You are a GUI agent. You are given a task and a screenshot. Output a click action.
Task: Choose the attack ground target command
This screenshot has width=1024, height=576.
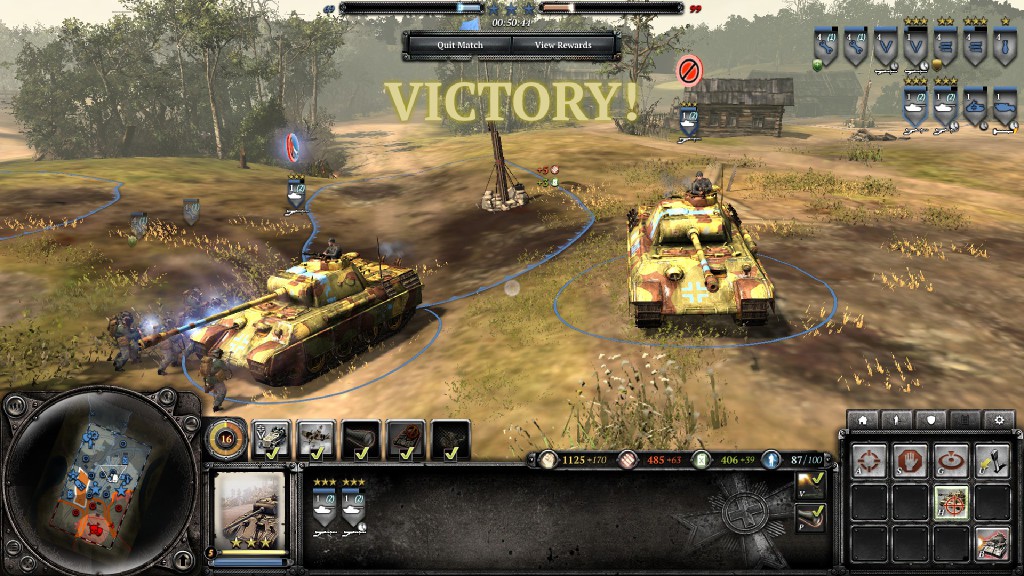(951, 459)
